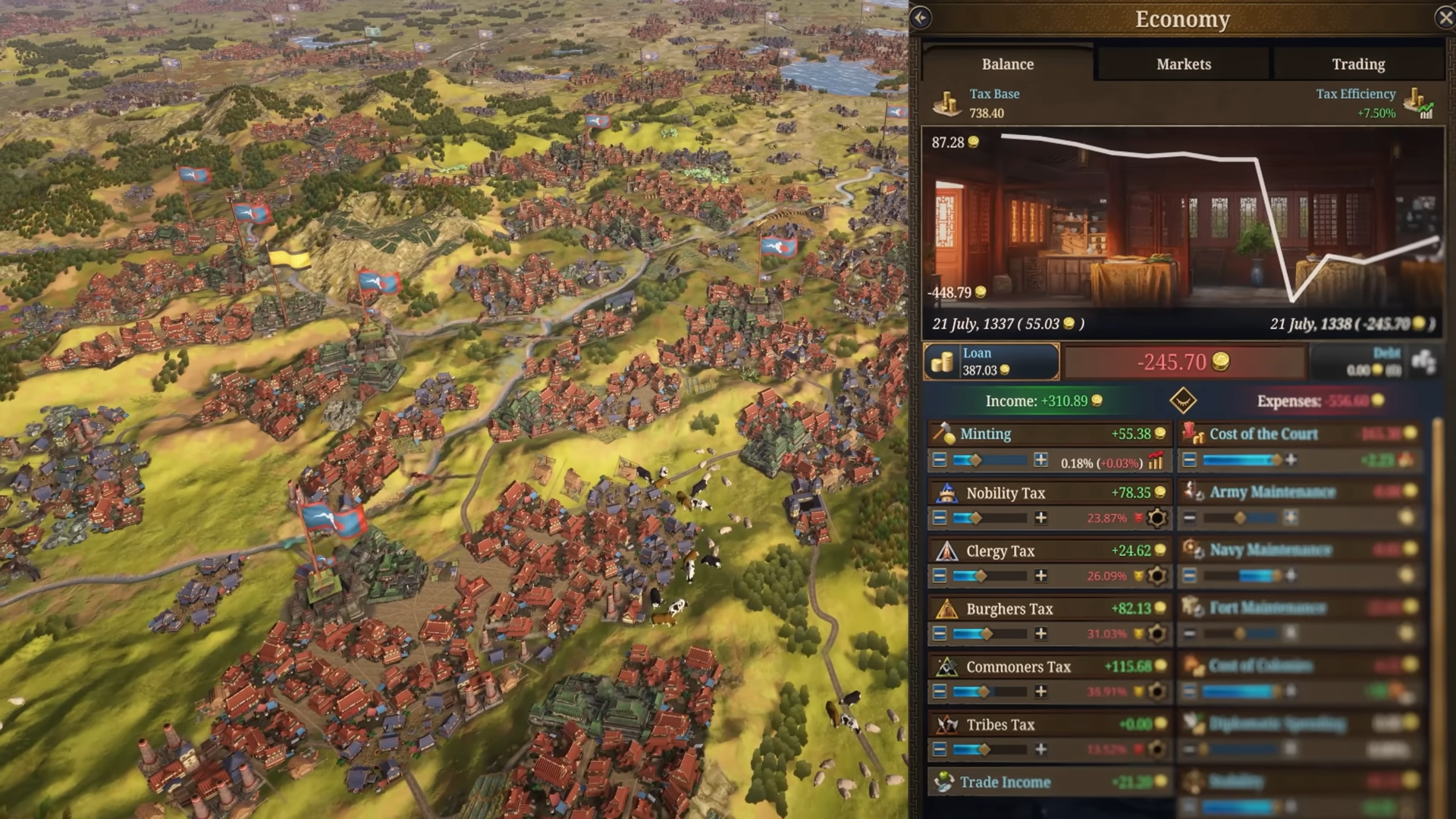1456x819 pixels.
Task: Click the Commoners Tax icon
Action: pos(948,667)
